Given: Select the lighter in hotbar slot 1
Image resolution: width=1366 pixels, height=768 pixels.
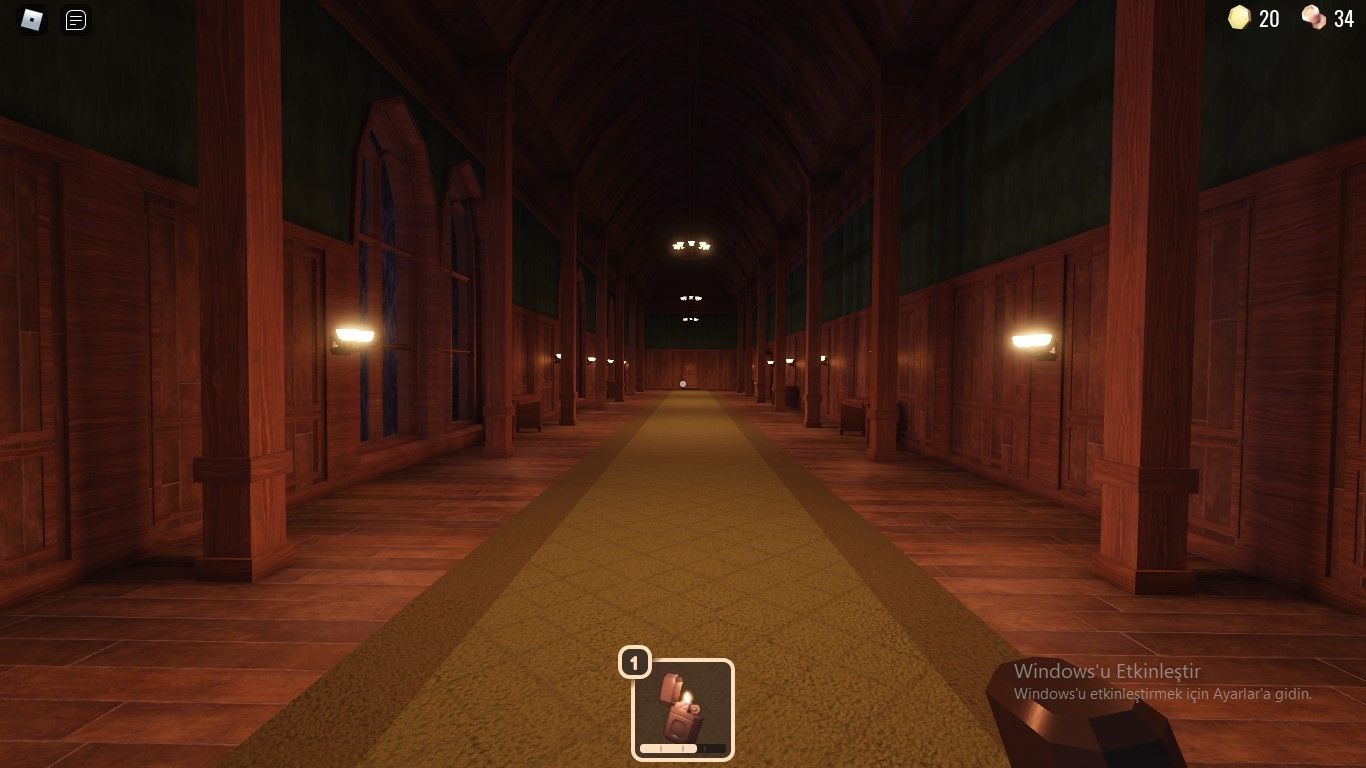Looking at the screenshot, I should pos(683,707).
